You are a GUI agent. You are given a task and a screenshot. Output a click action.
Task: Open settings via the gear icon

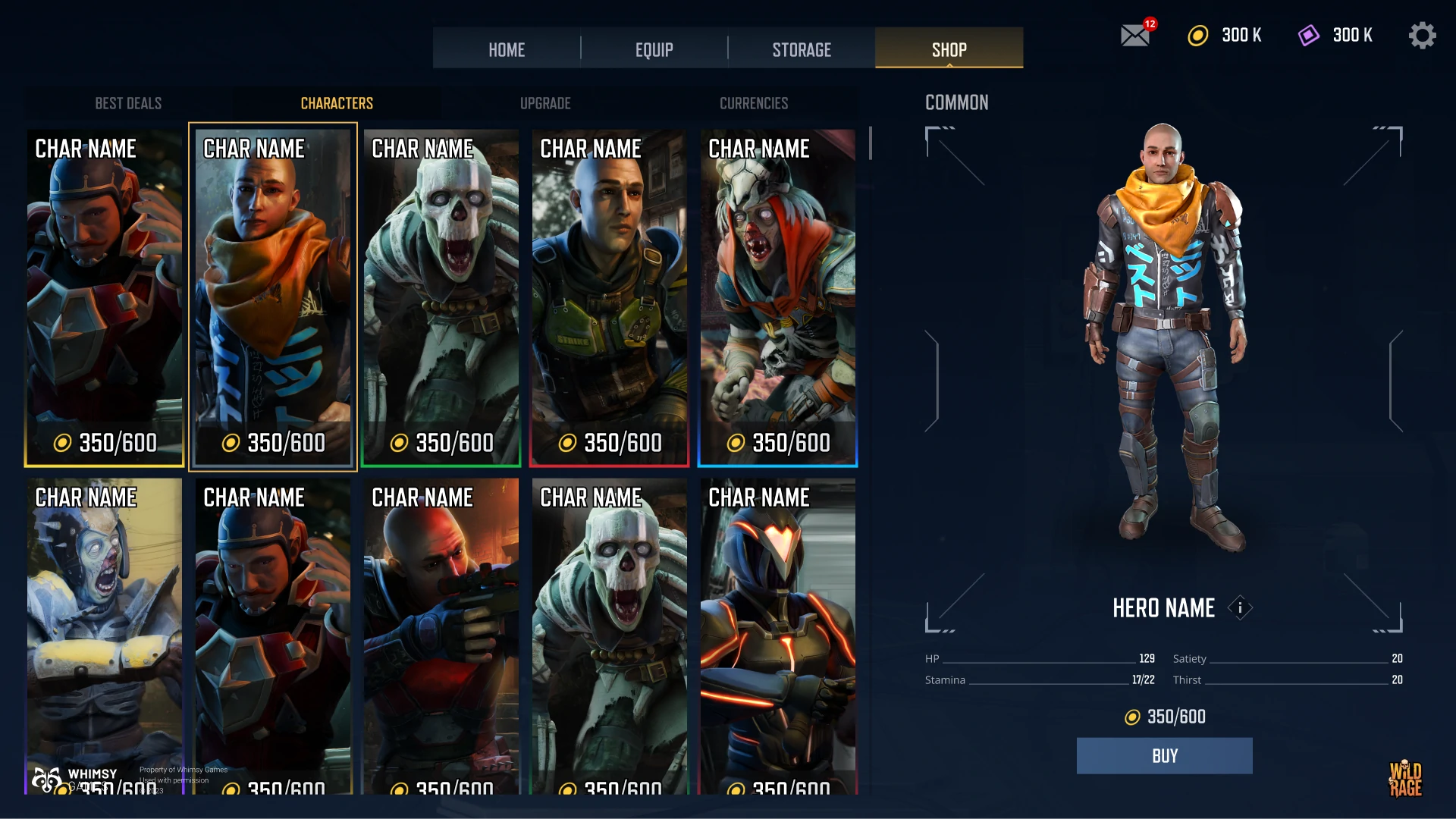tap(1422, 35)
